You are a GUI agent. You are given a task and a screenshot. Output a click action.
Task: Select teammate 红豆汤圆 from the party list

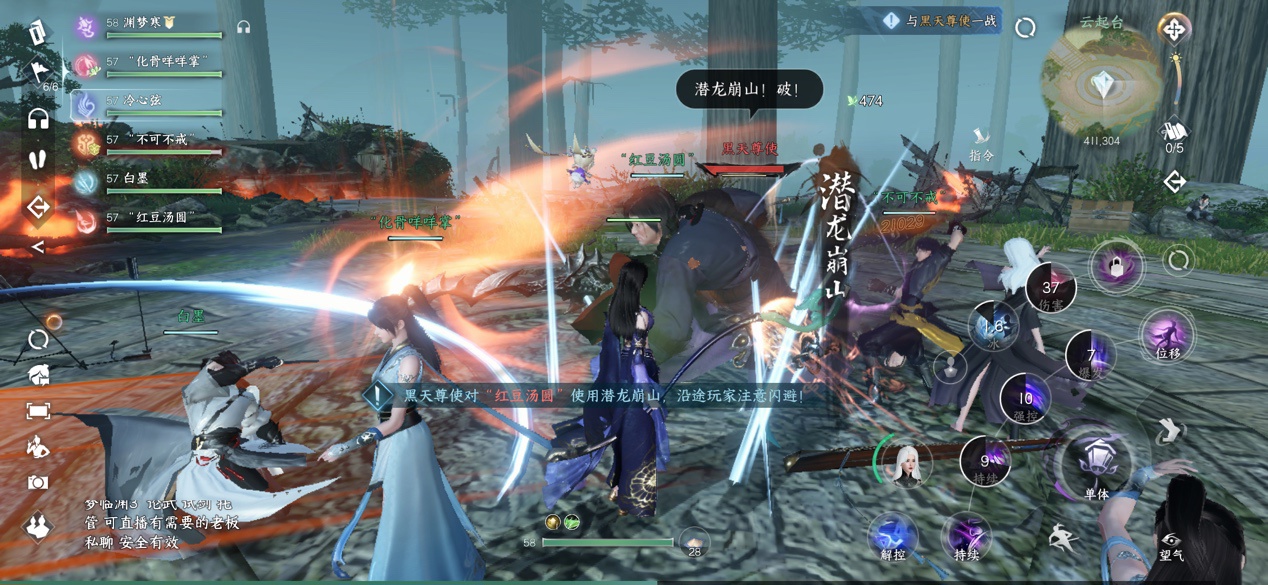(150, 218)
